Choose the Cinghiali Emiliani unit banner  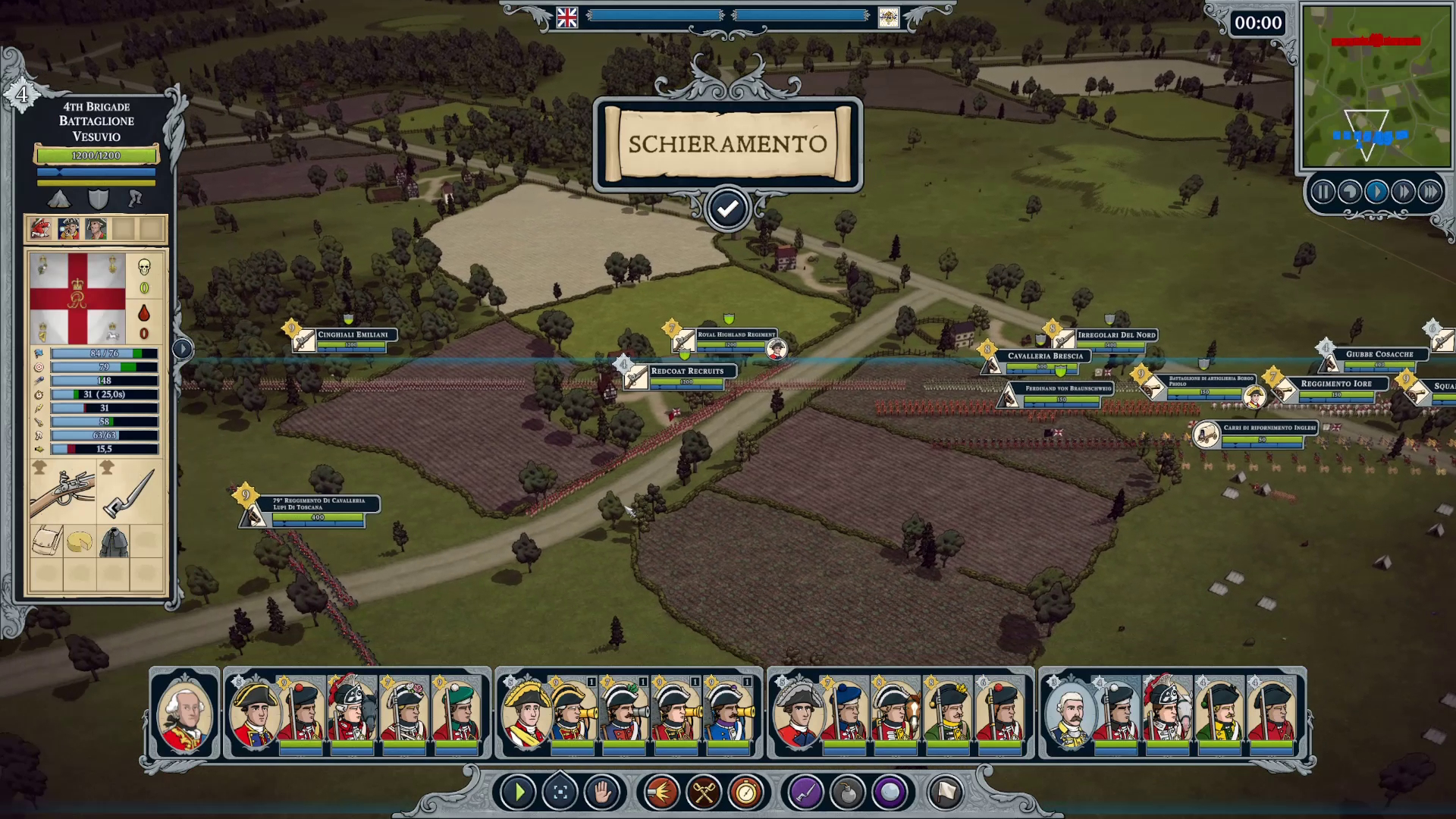[x=353, y=334]
